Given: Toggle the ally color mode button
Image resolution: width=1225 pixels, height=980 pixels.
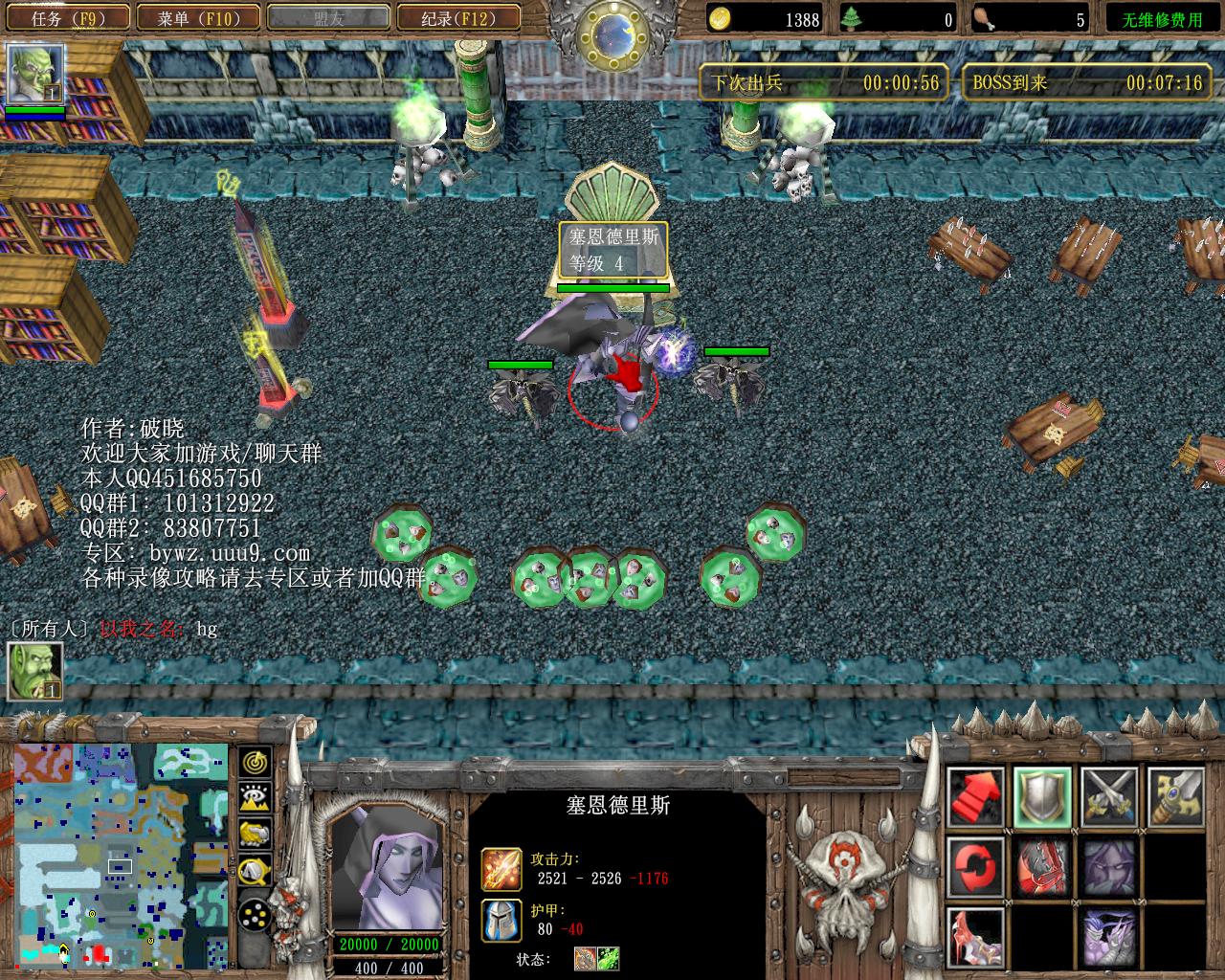Looking at the screenshot, I should pos(255,834).
